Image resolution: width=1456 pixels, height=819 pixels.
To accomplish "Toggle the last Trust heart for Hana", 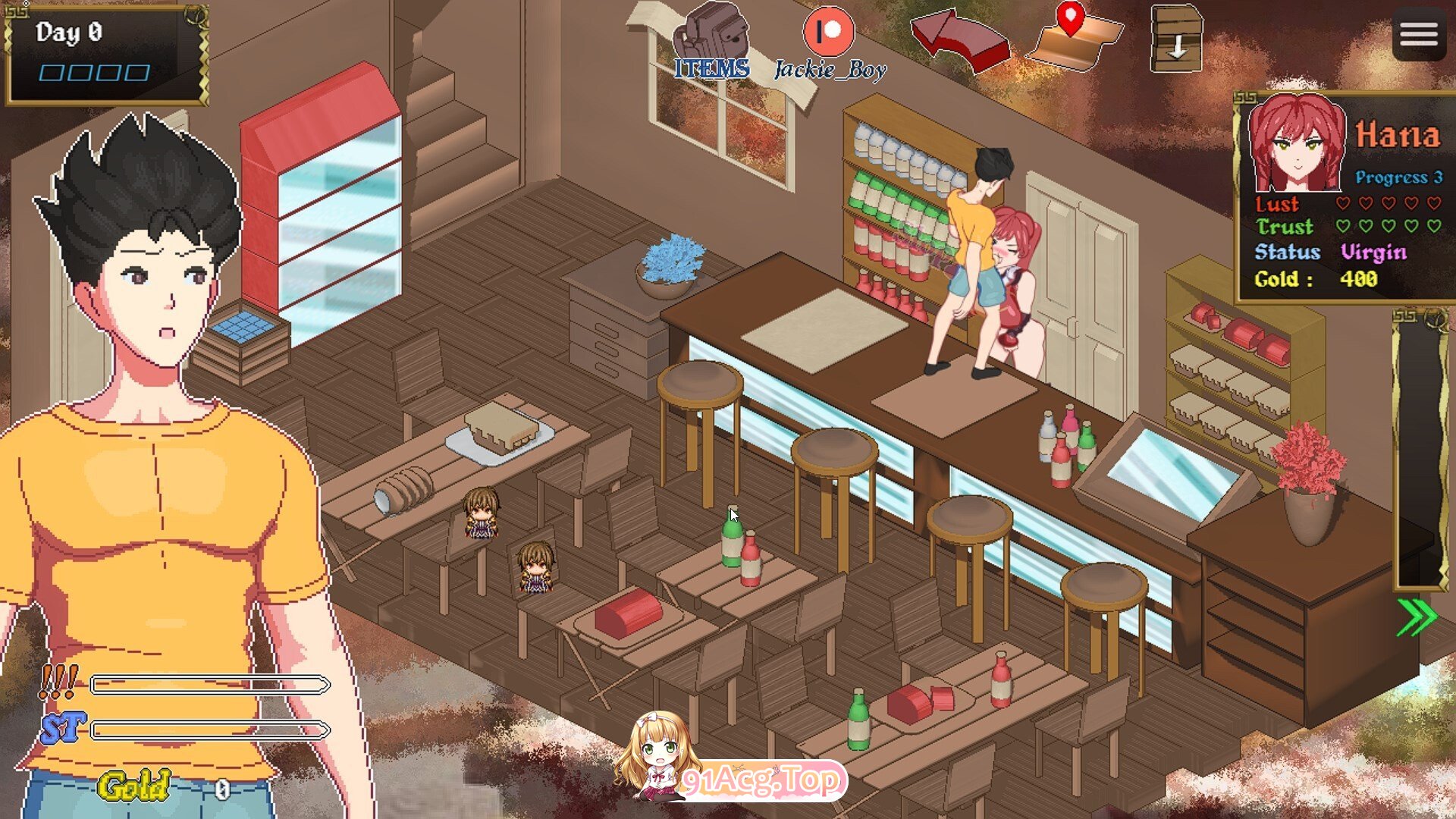I will pyautogui.click(x=1433, y=226).
